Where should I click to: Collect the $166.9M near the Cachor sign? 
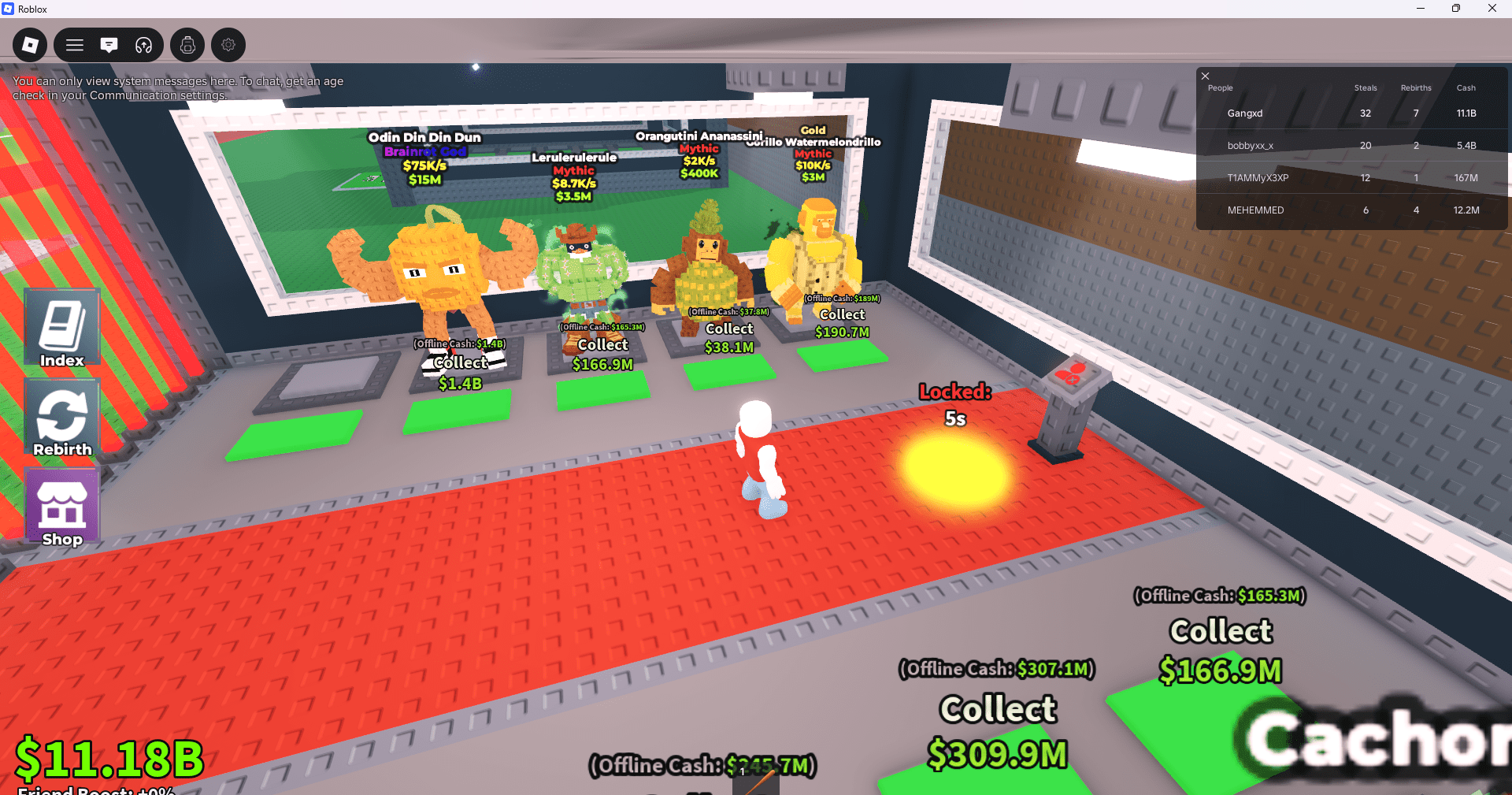coord(1220,650)
